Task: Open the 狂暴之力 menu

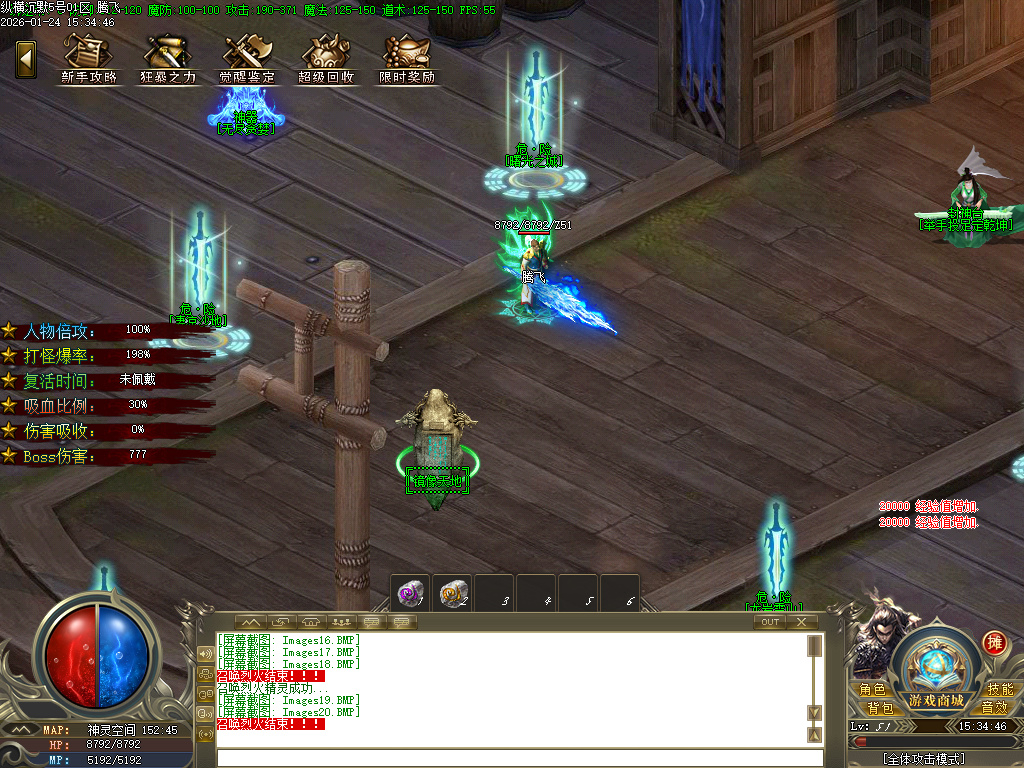Action: click(168, 58)
